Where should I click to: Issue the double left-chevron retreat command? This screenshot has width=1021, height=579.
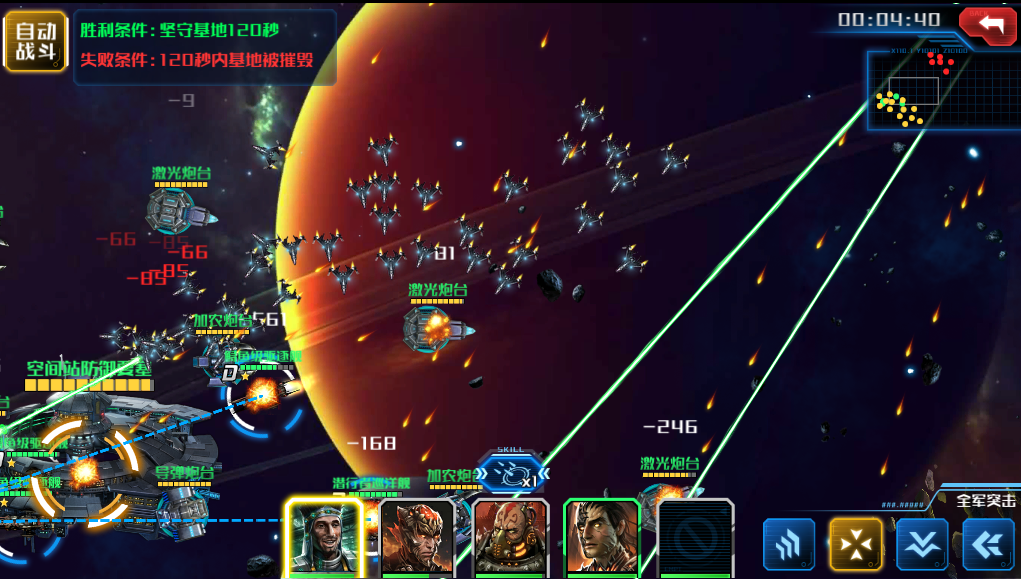[988, 545]
